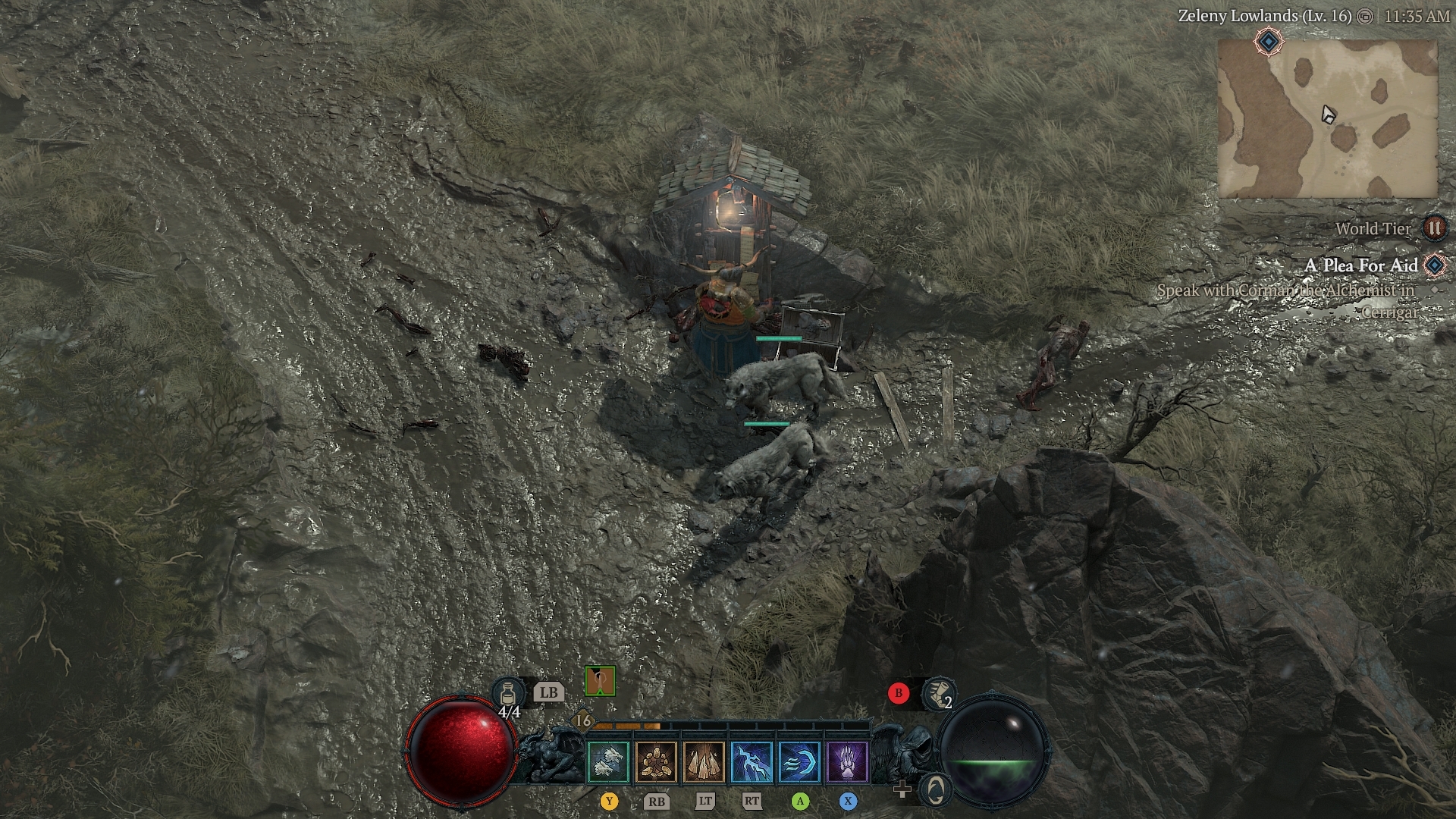Click the red B button prompt
This screenshot has height=819, width=1456.
899,692
